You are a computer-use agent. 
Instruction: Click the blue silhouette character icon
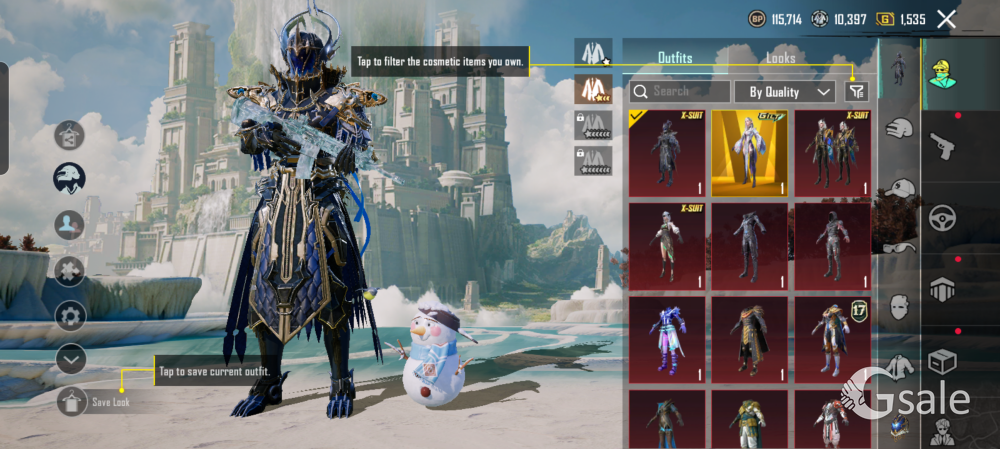tap(70, 224)
